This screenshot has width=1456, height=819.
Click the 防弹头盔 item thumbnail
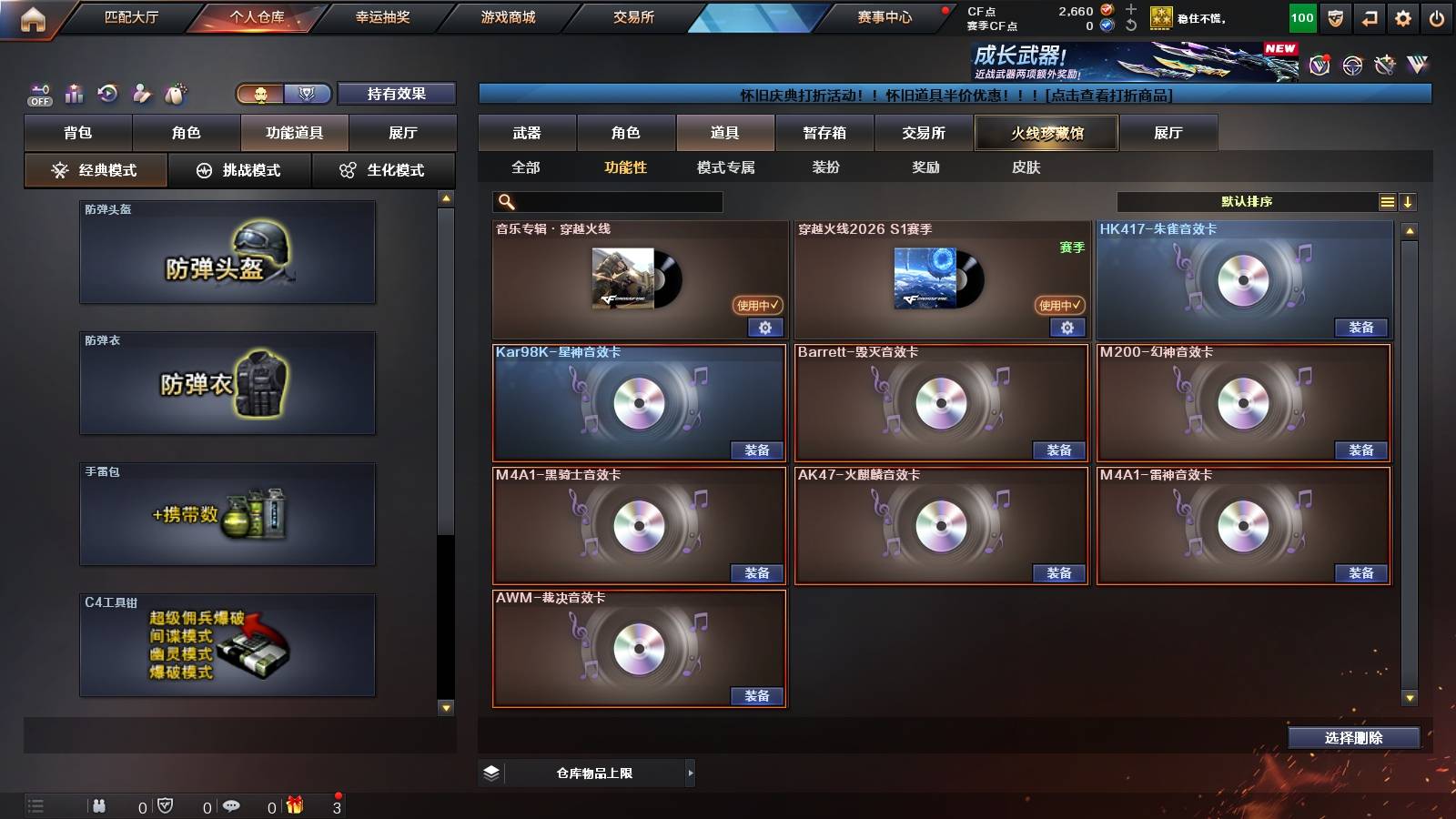[227, 255]
